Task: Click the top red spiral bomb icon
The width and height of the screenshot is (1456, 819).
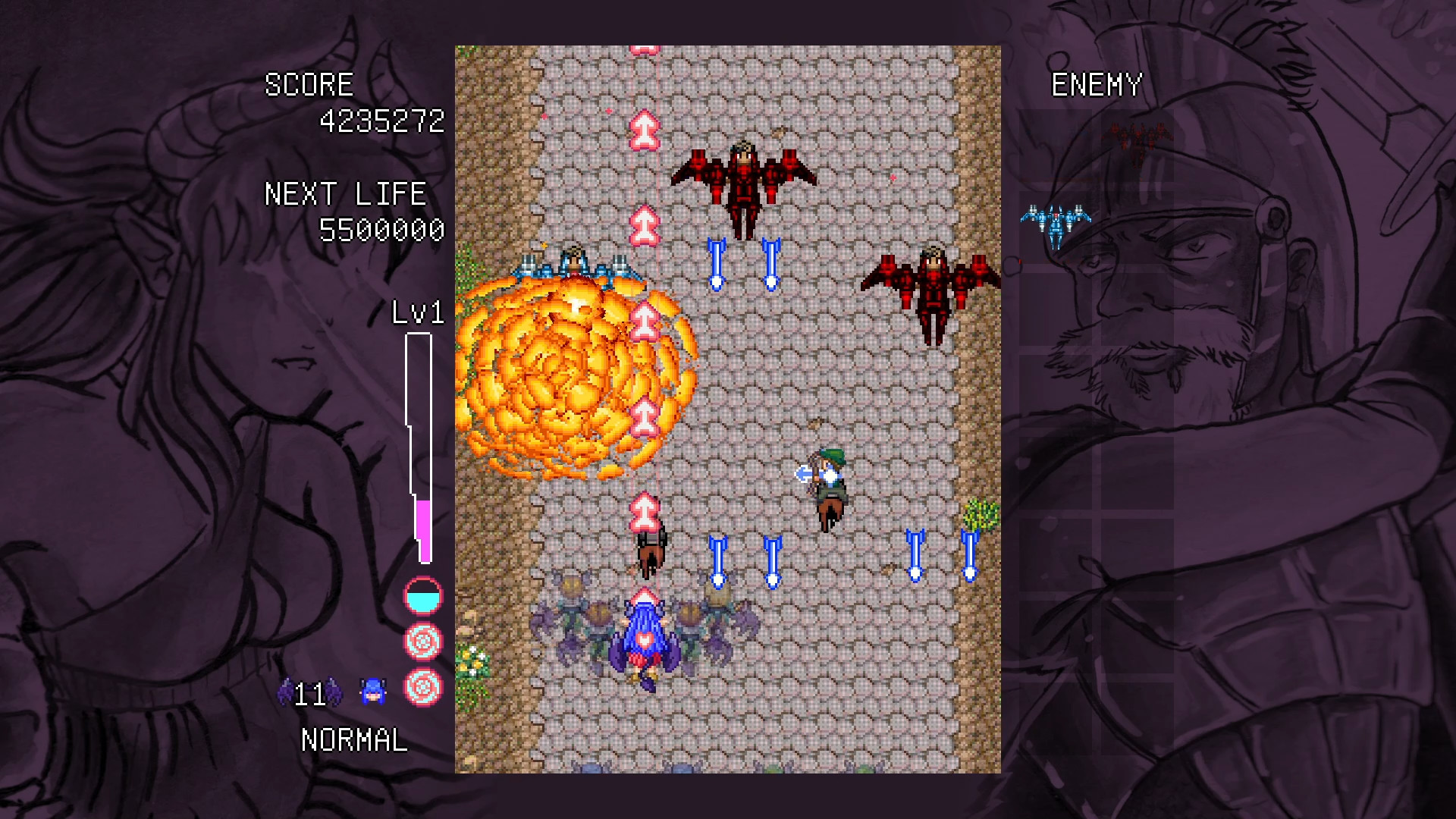Action: click(x=423, y=639)
